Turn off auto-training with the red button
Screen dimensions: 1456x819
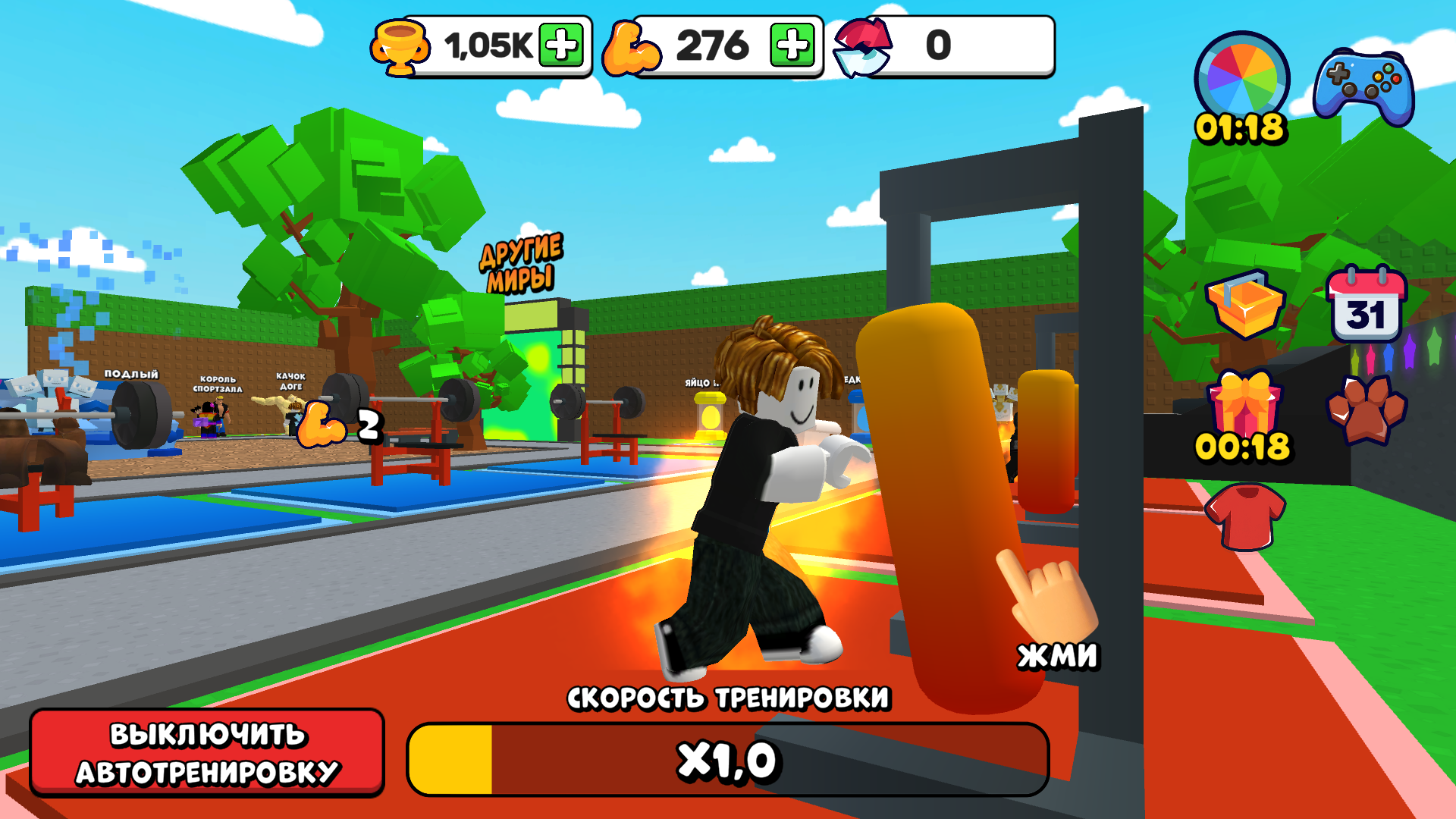[x=207, y=752]
